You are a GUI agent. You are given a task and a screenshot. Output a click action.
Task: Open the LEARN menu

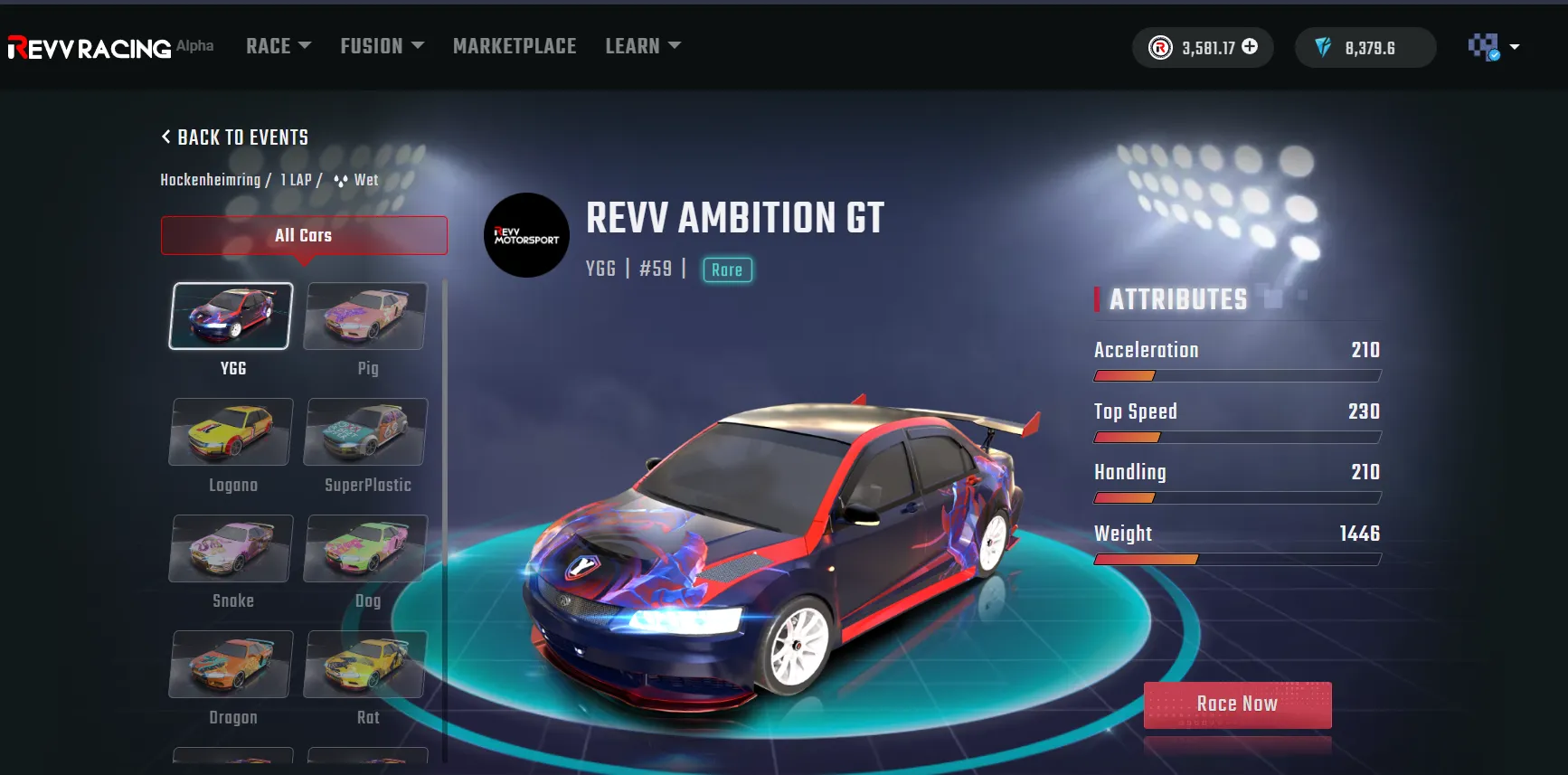(642, 45)
